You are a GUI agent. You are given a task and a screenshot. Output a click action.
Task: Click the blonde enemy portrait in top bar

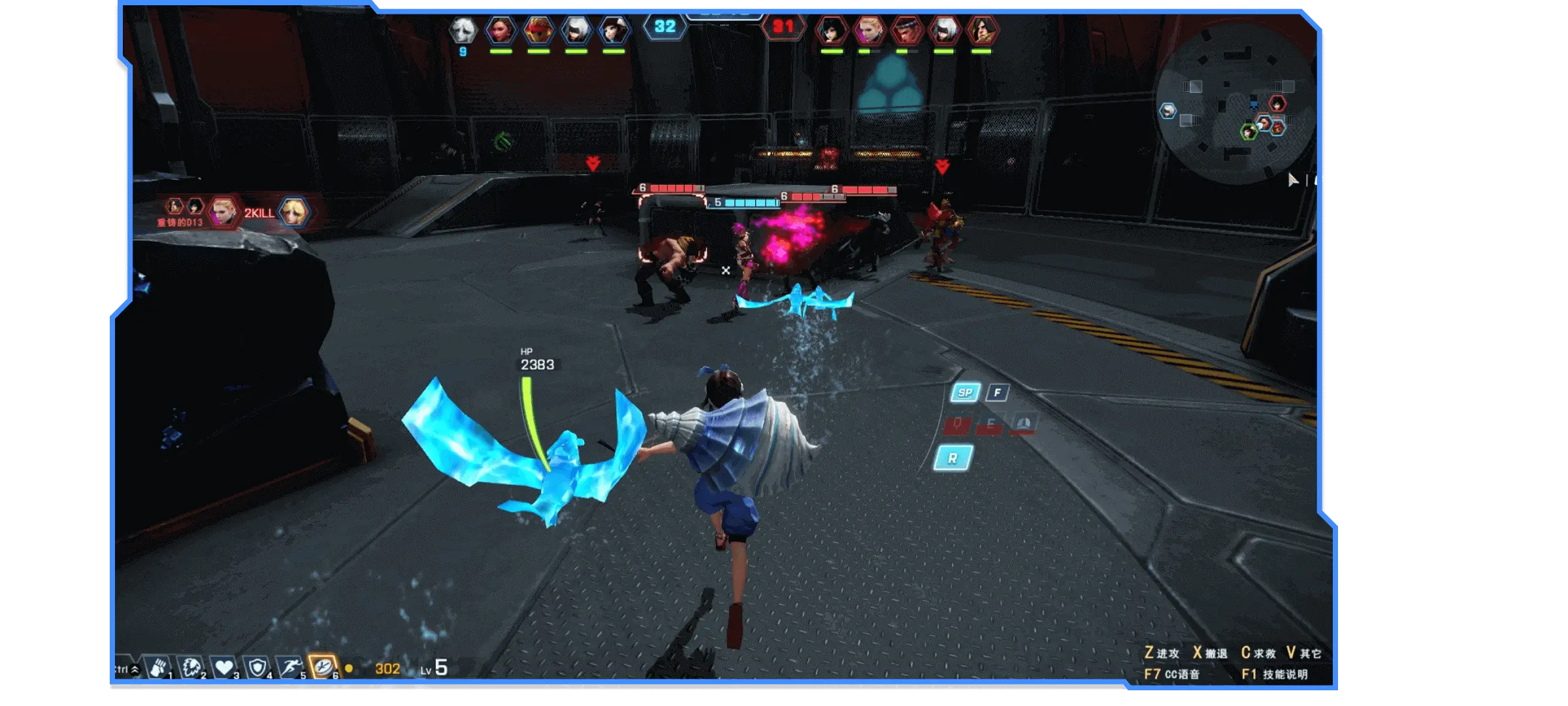click(869, 29)
